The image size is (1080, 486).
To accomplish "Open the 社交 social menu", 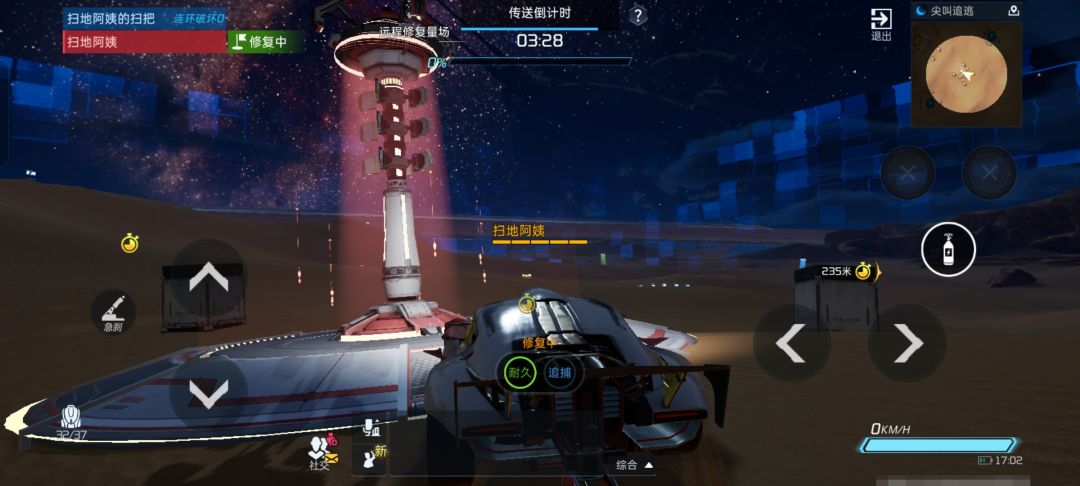I will (x=322, y=453).
